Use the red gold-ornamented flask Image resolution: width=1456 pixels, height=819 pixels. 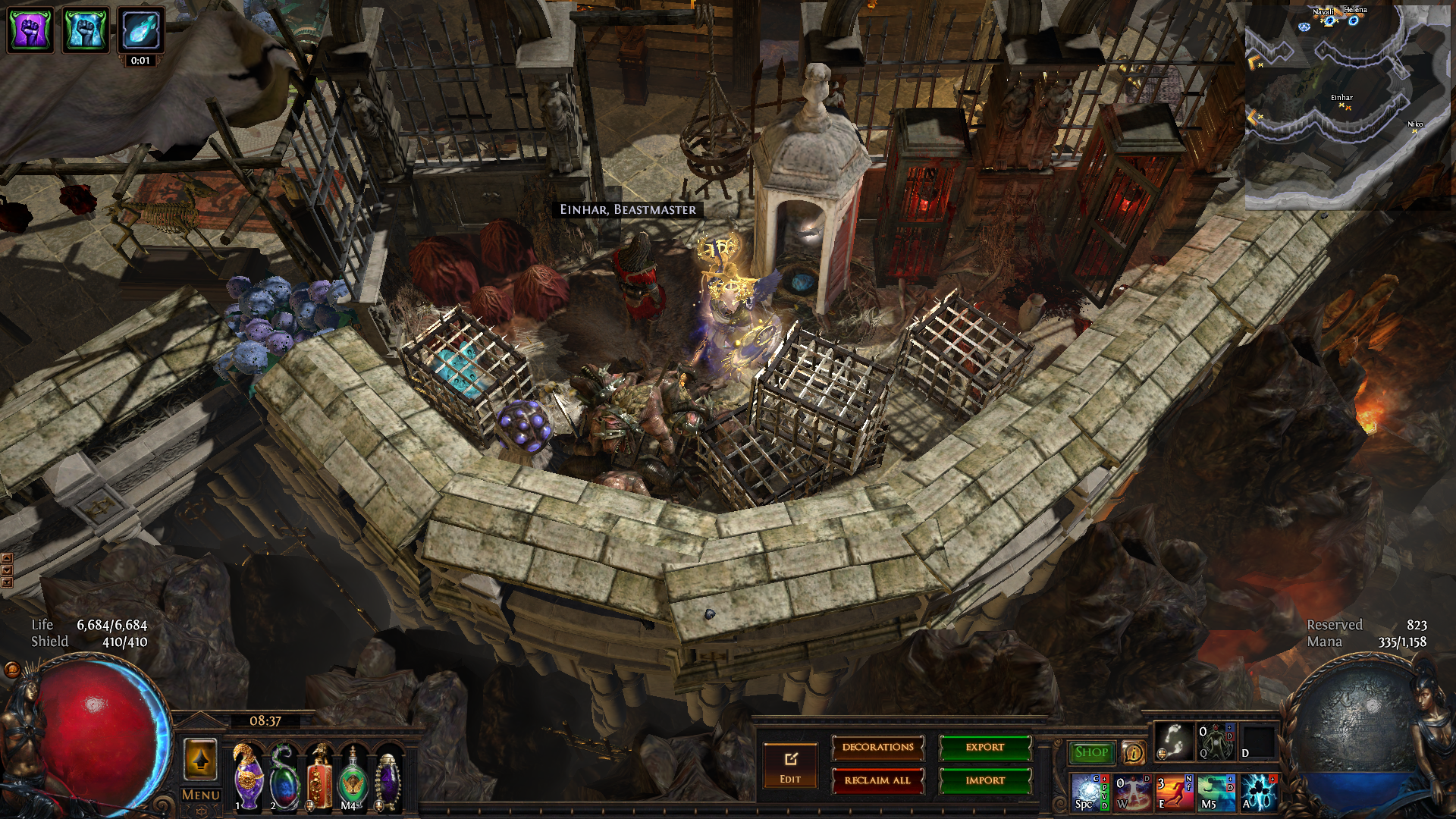318,777
